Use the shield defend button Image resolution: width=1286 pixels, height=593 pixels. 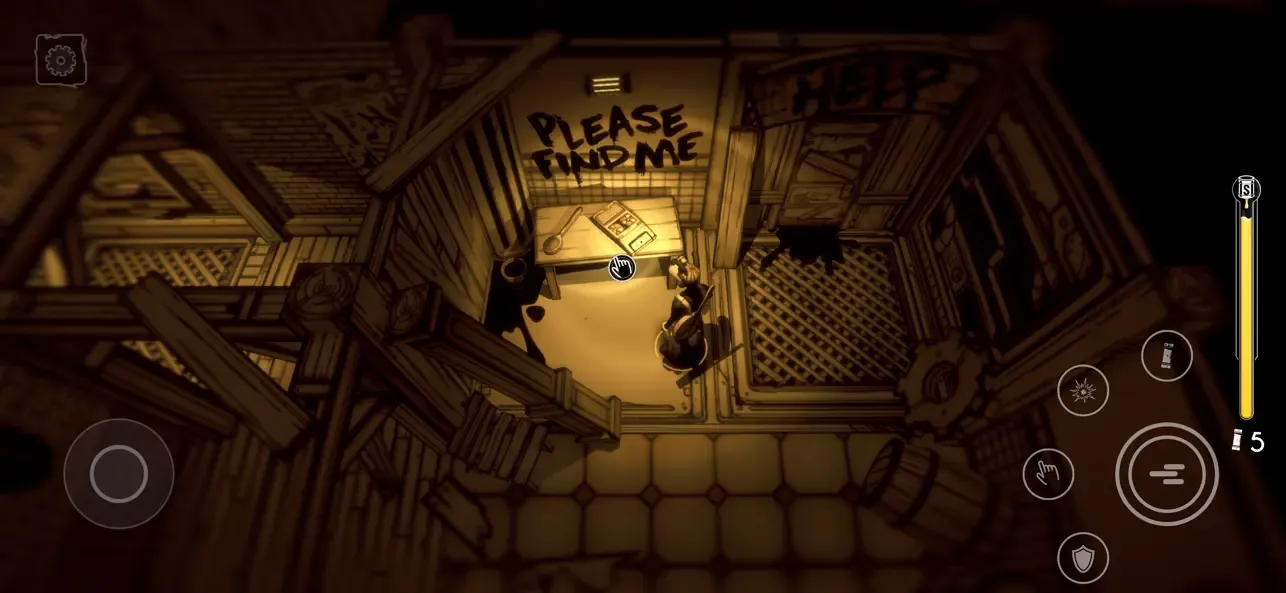[x=1083, y=557]
